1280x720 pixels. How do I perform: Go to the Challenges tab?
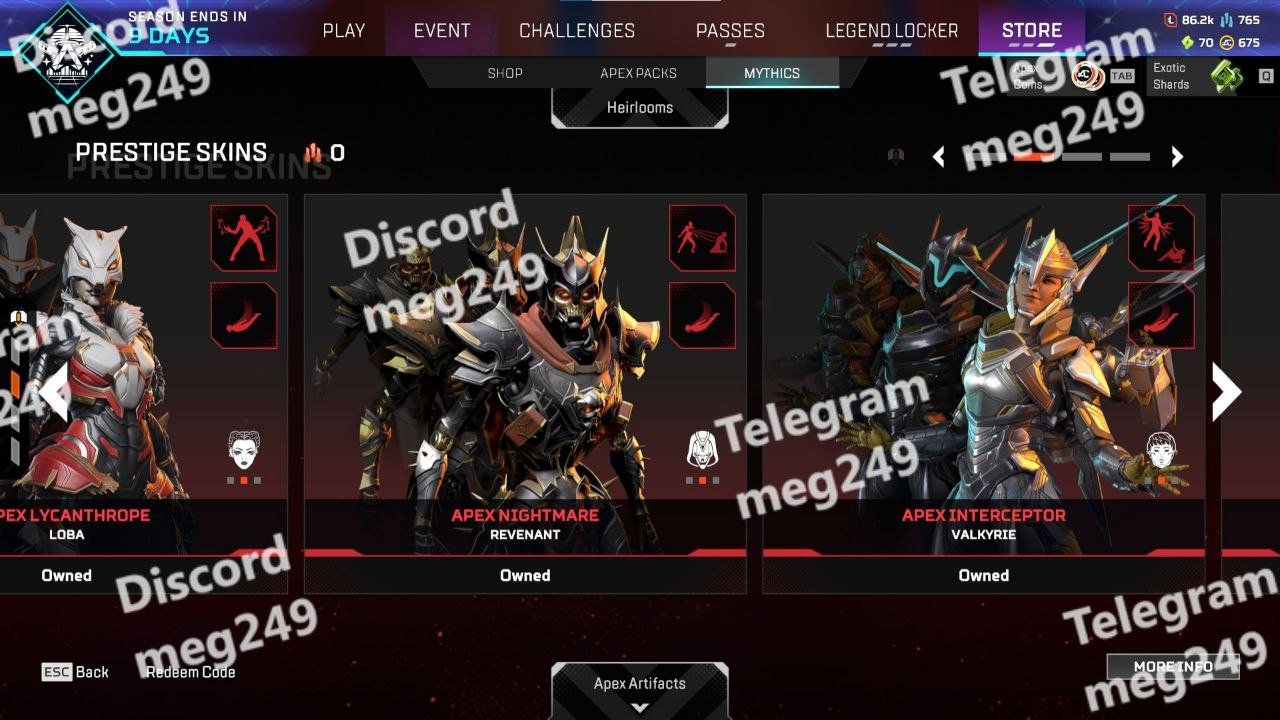point(577,31)
